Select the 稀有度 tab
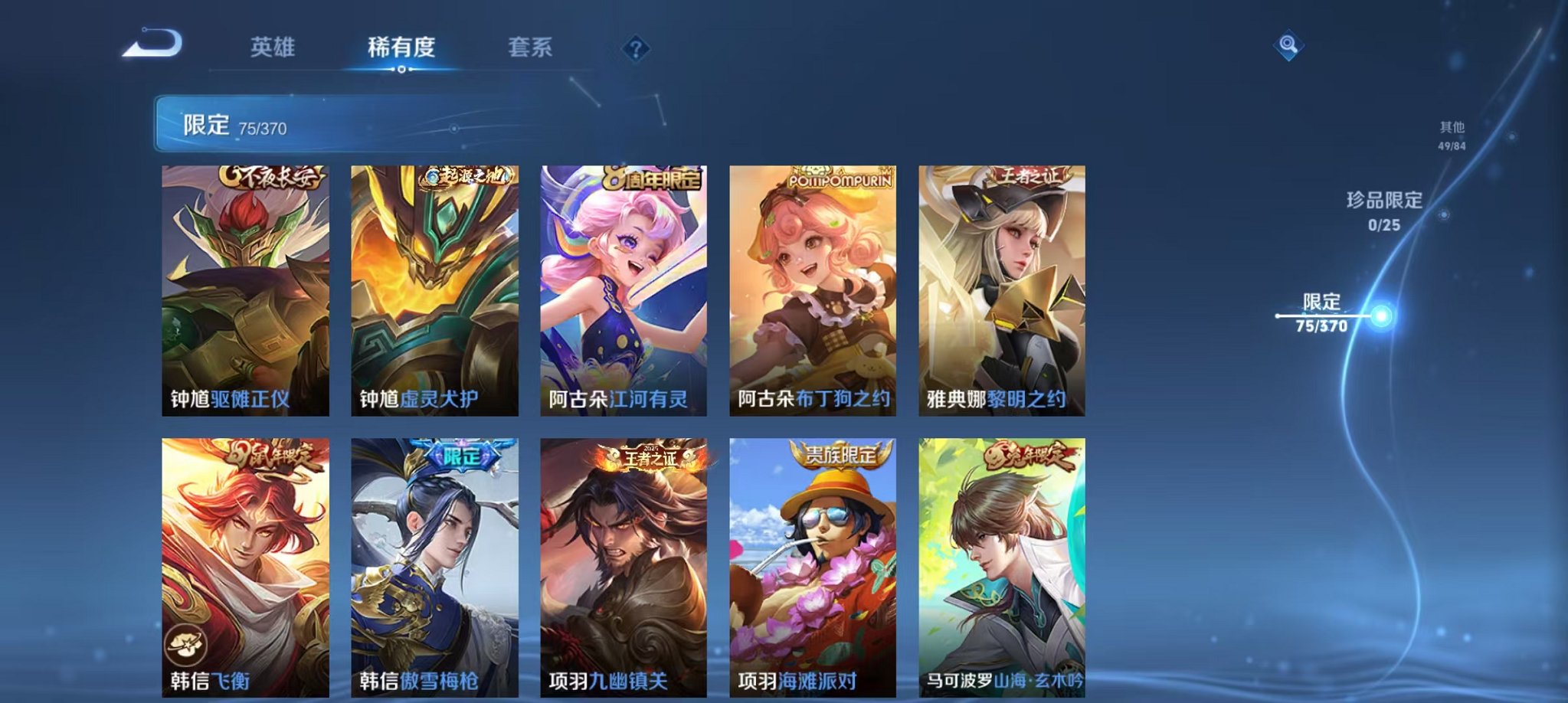The width and height of the screenshot is (1568, 703). tap(400, 47)
